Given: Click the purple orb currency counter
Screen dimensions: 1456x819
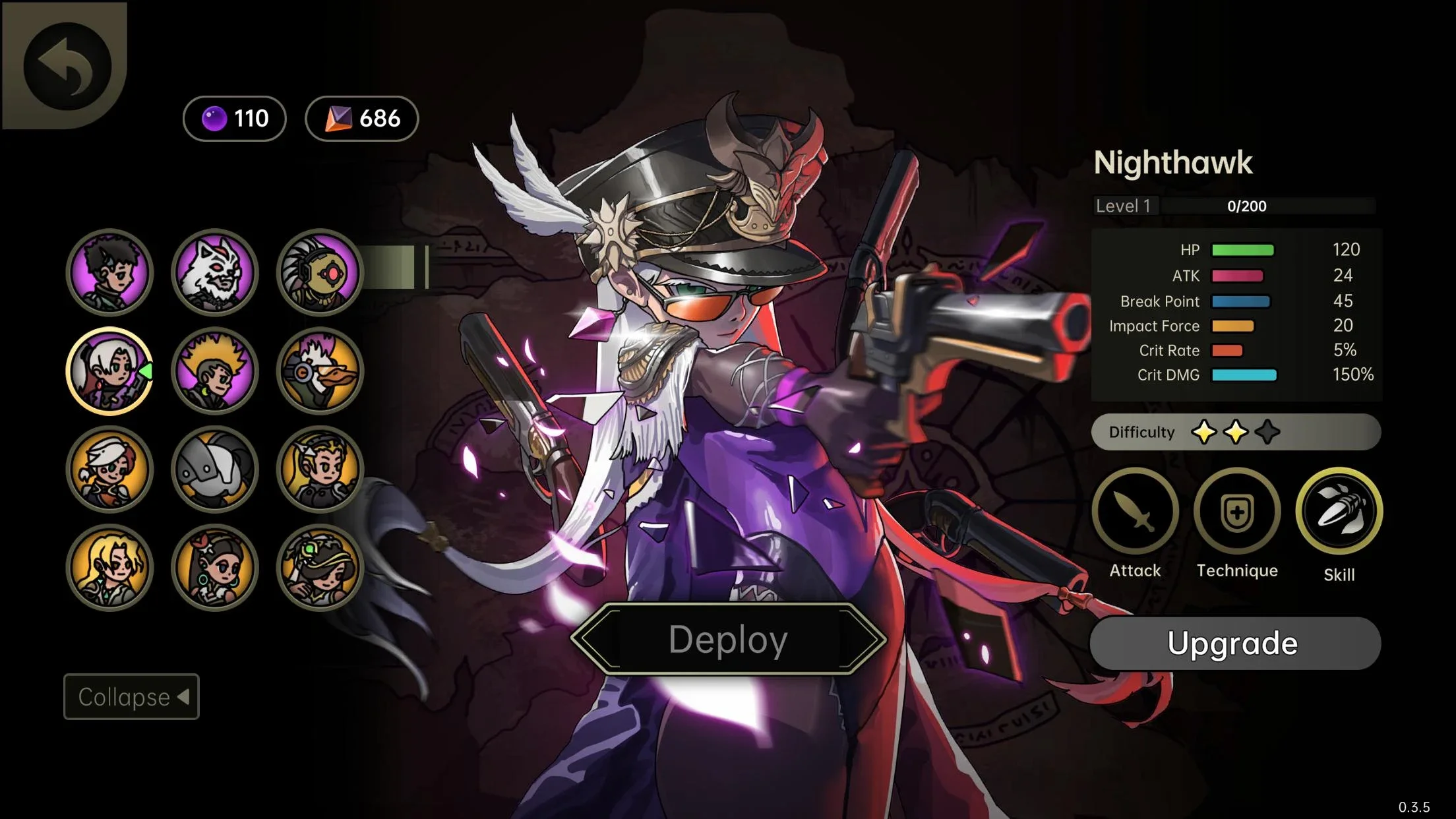Looking at the screenshot, I should tap(235, 119).
